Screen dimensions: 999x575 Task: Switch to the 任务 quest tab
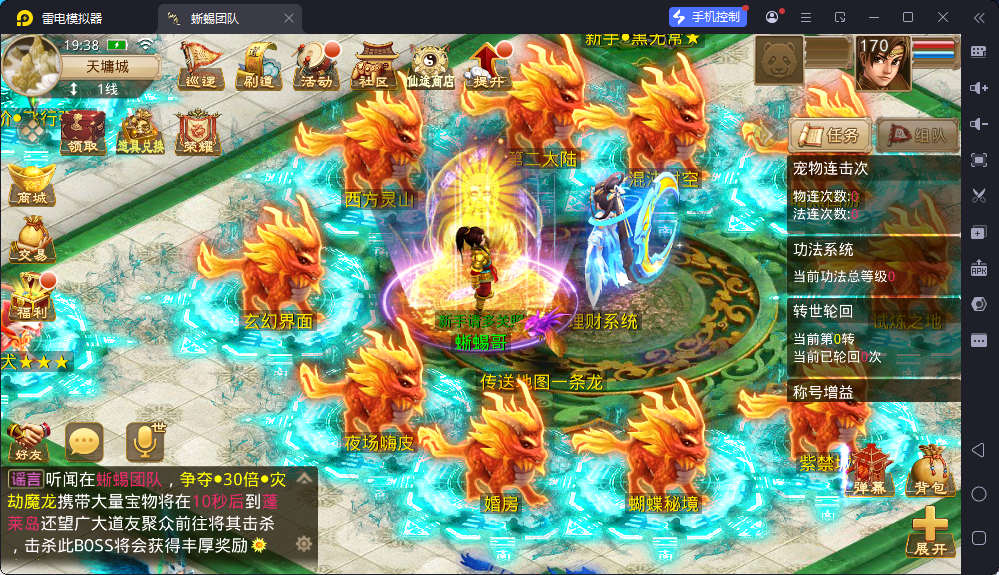click(x=827, y=135)
